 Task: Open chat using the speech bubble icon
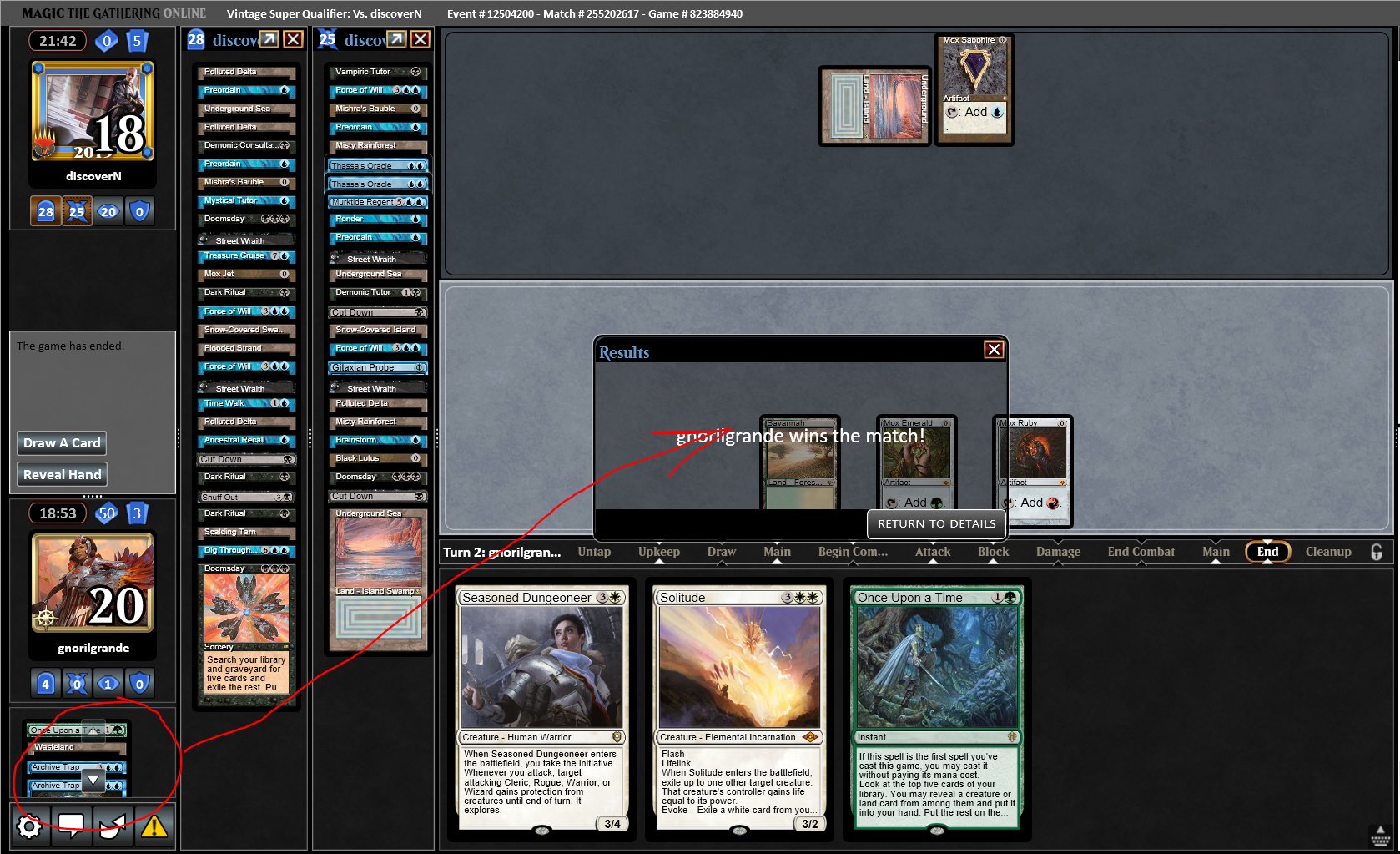72,826
